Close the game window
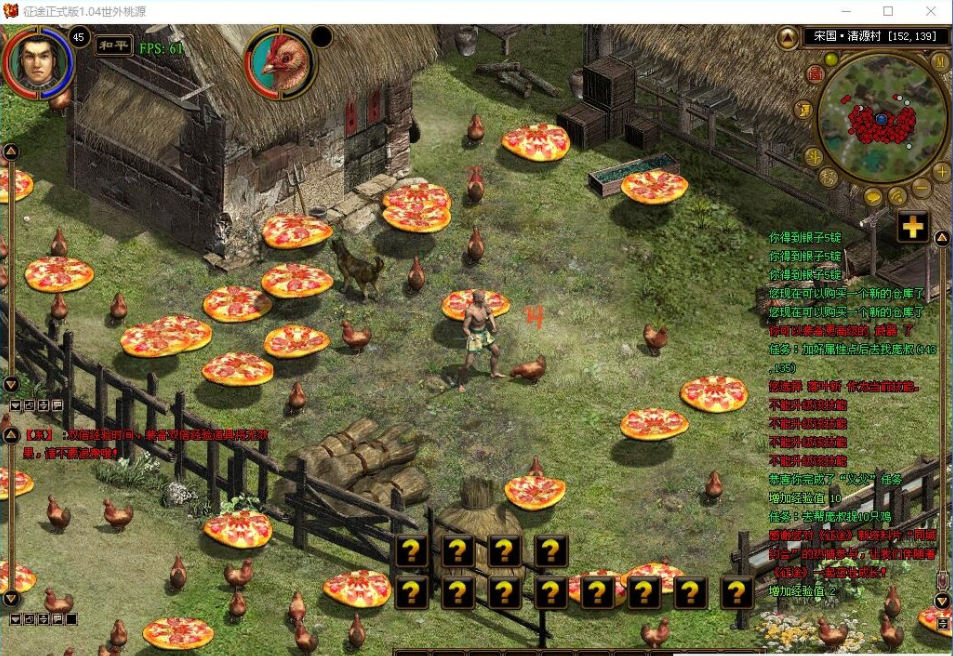 930,11
